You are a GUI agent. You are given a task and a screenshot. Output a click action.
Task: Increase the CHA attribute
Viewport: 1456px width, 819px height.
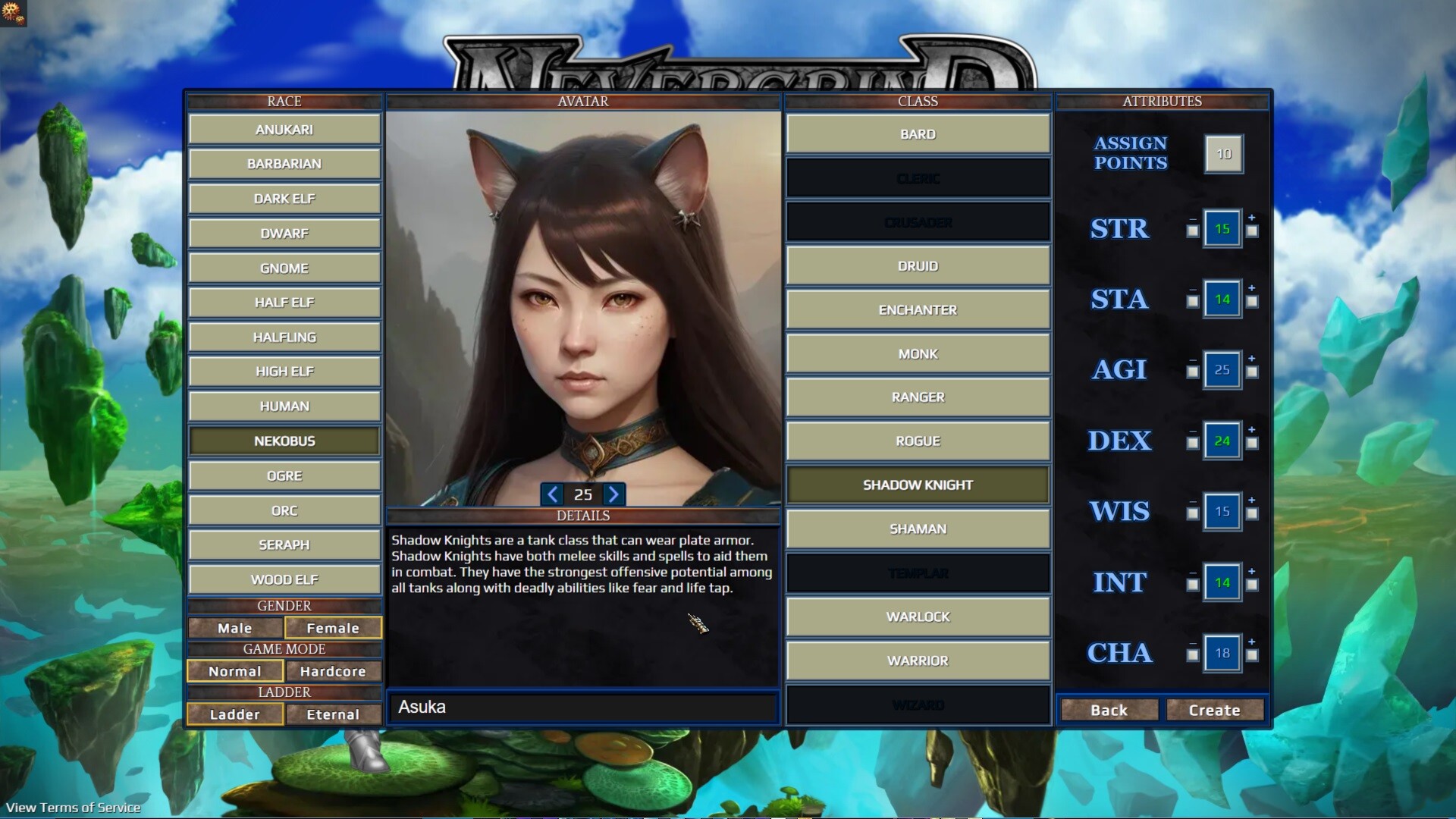(x=1251, y=652)
